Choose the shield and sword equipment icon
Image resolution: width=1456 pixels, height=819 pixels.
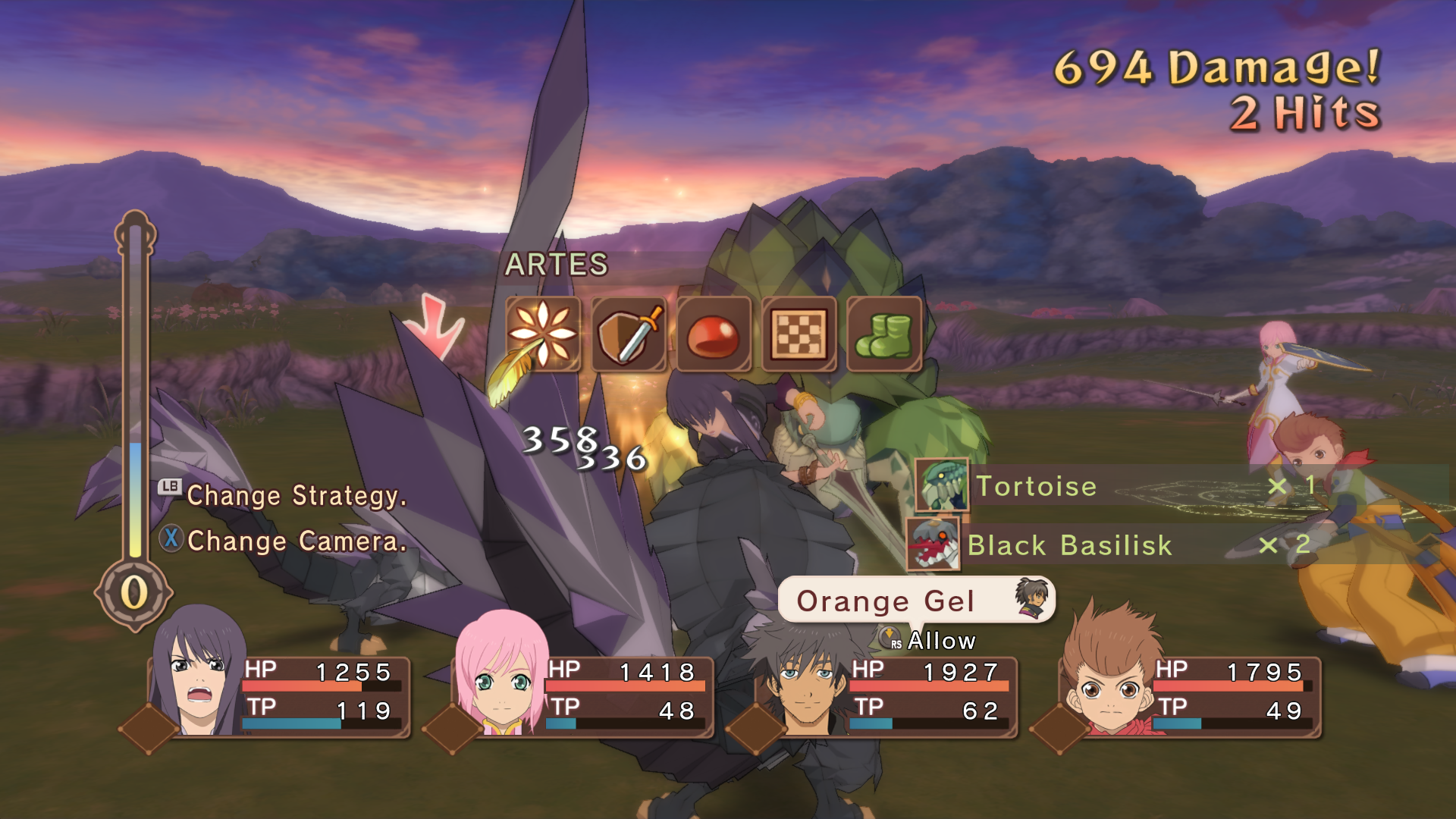pos(628,334)
